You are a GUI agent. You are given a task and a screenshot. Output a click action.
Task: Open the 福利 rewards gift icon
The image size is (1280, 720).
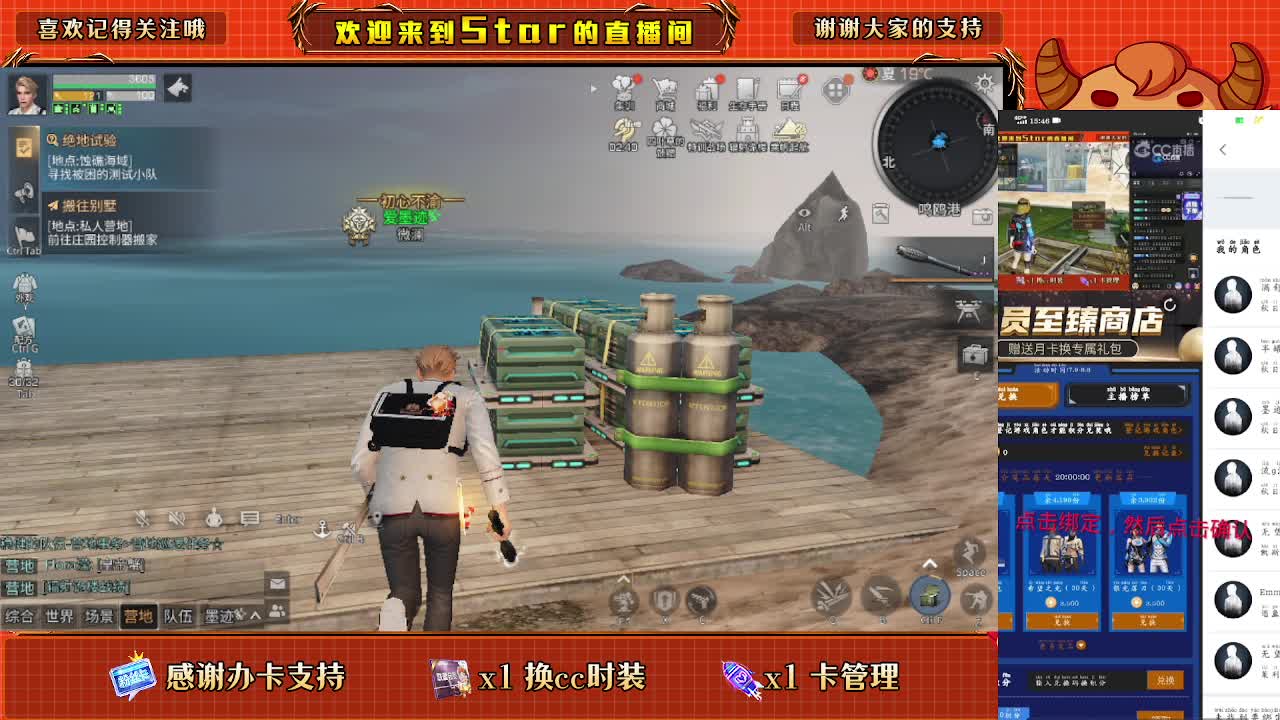pos(708,88)
